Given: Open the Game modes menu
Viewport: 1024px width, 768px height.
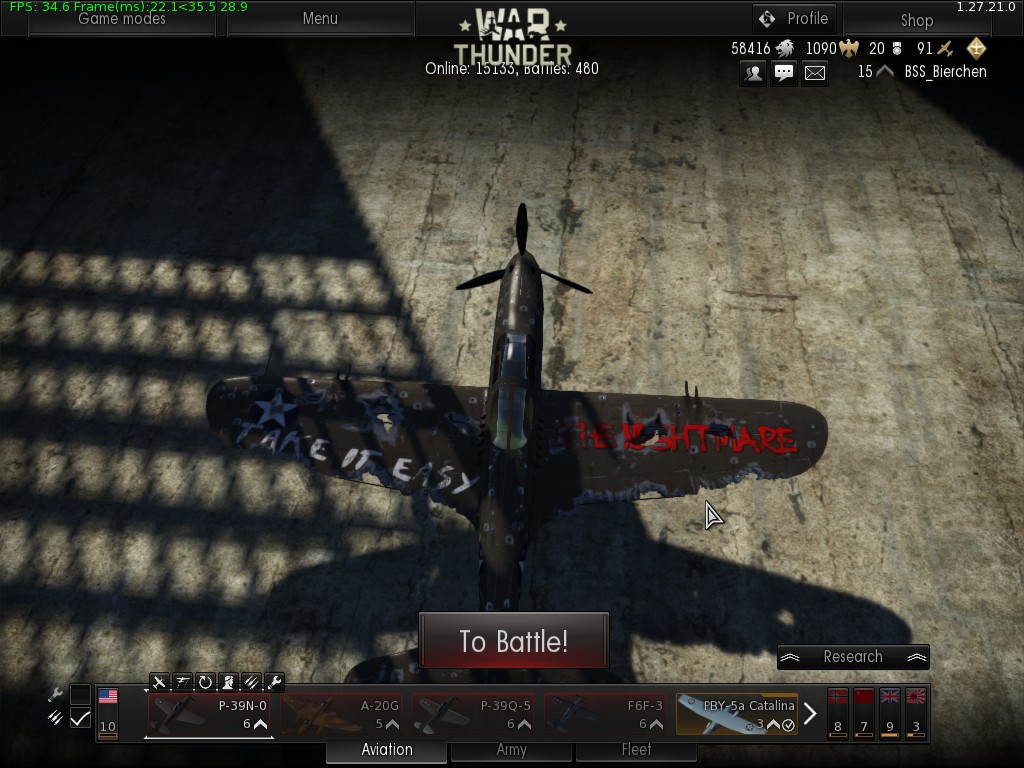Looking at the screenshot, I should tap(122, 19).
